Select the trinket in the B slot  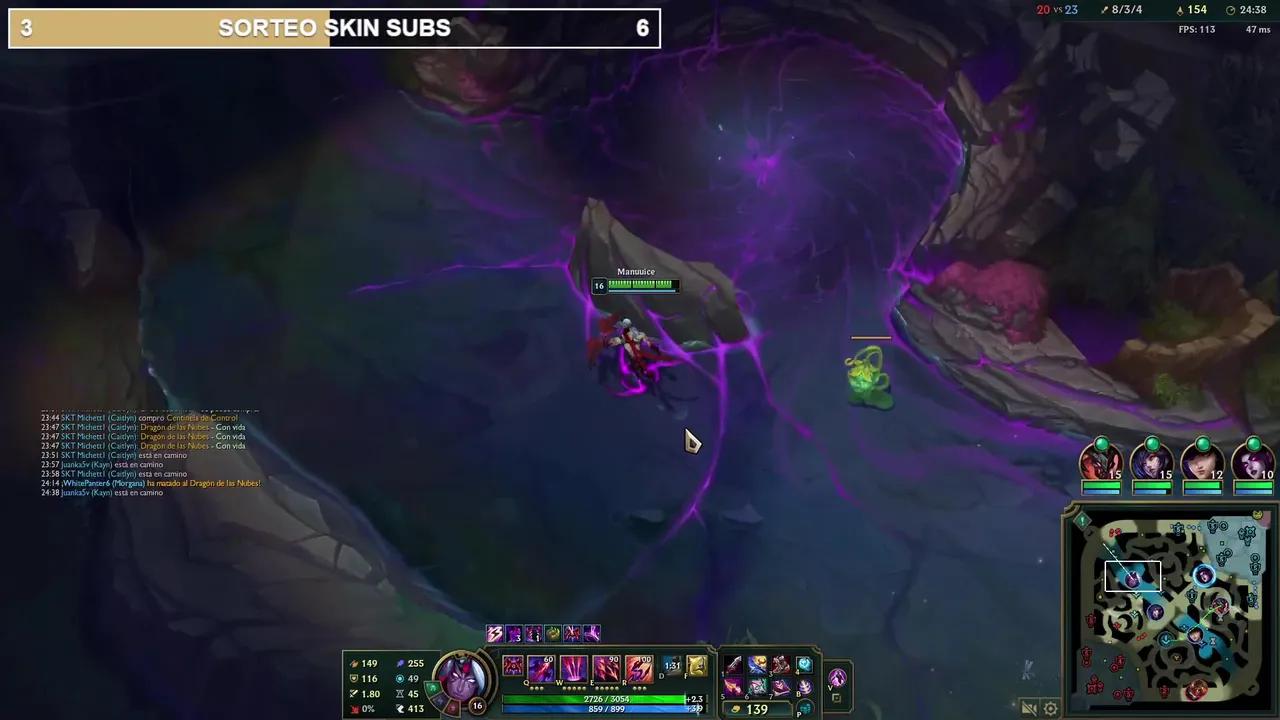[x=805, y=686]
